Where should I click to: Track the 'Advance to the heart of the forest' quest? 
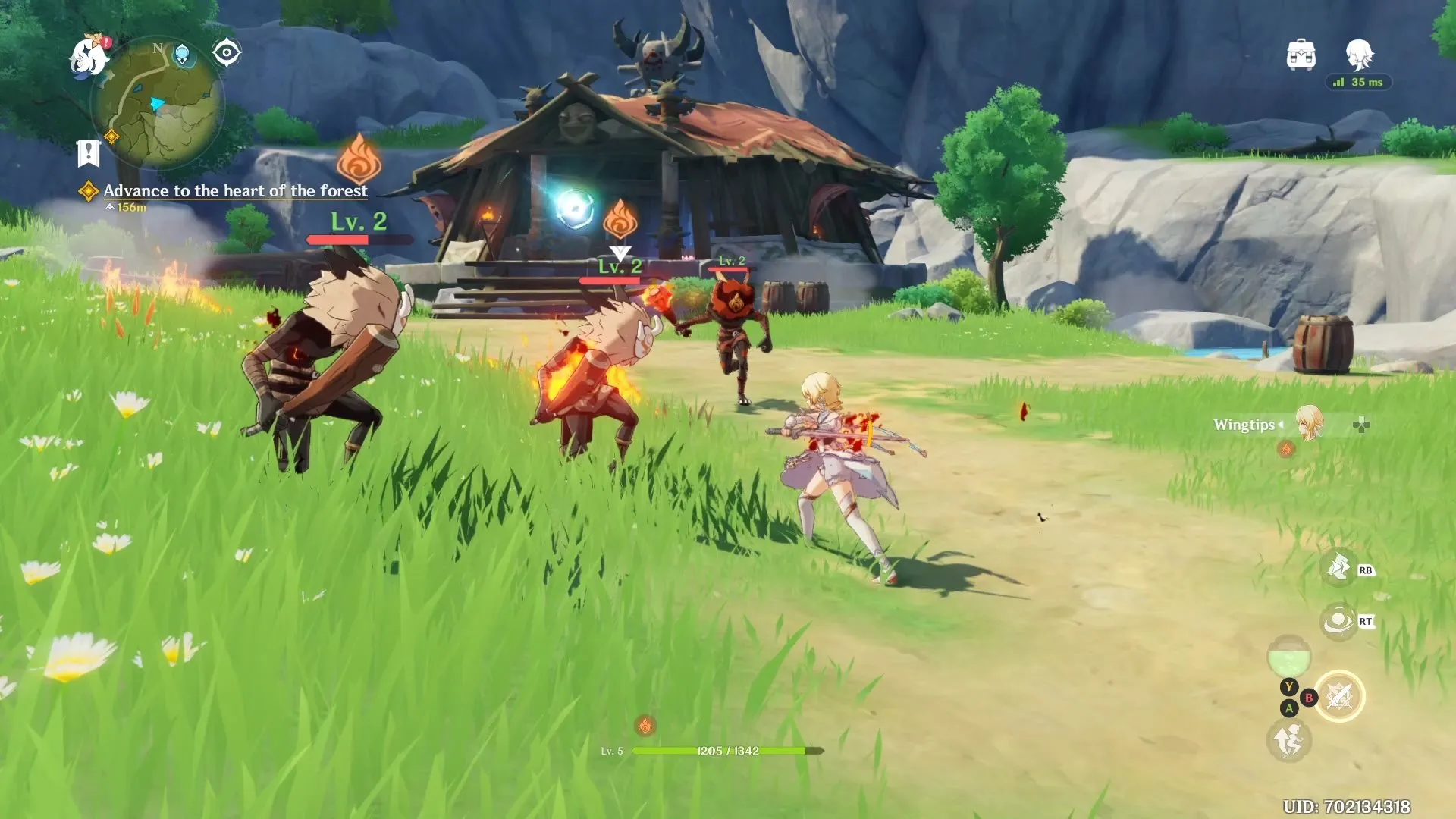(x=234, y=191)
